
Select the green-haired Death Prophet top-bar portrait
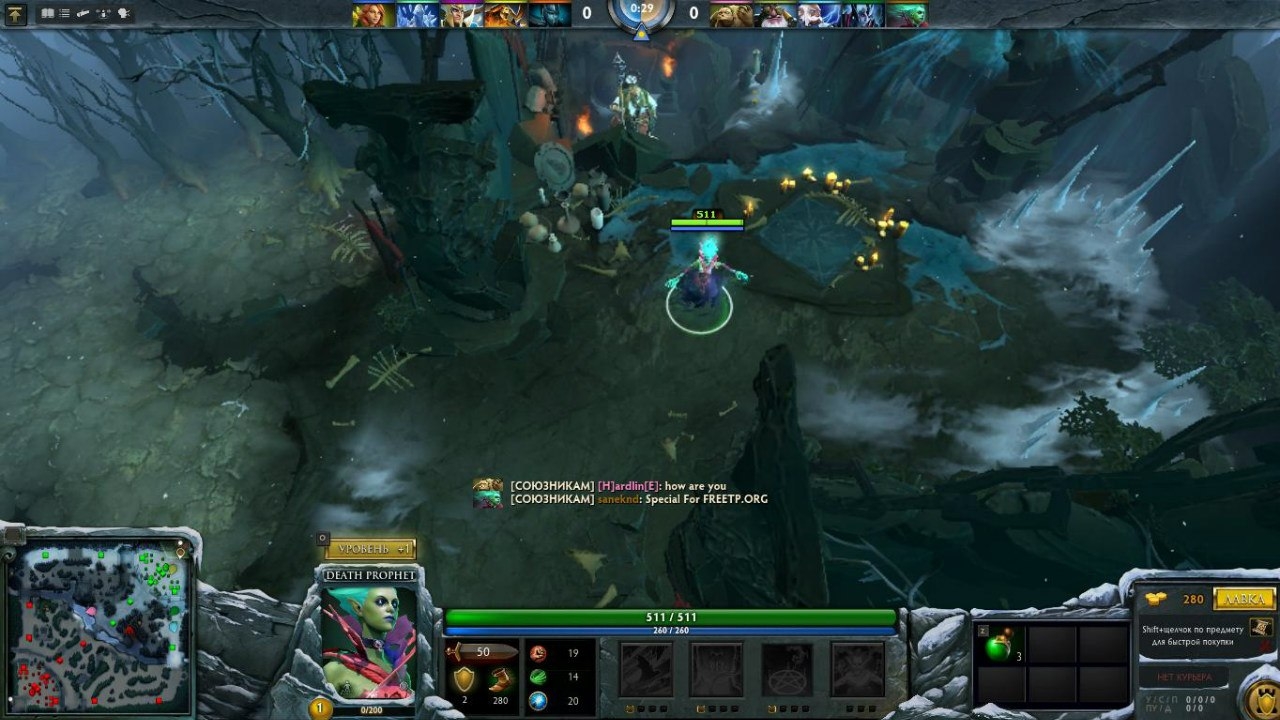pyautogui.click(x=906, y=15)
